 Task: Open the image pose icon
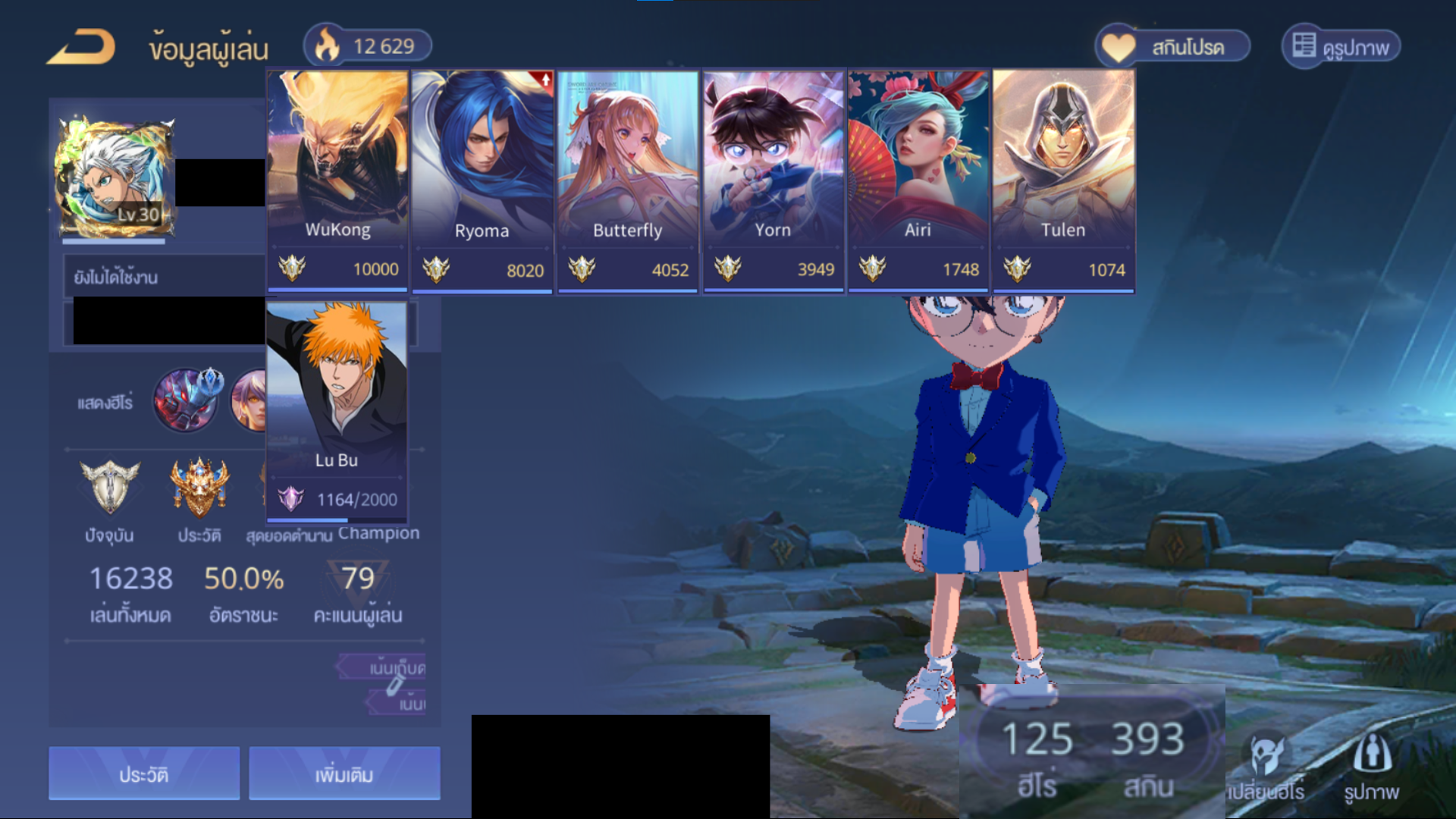point(1371,767)
